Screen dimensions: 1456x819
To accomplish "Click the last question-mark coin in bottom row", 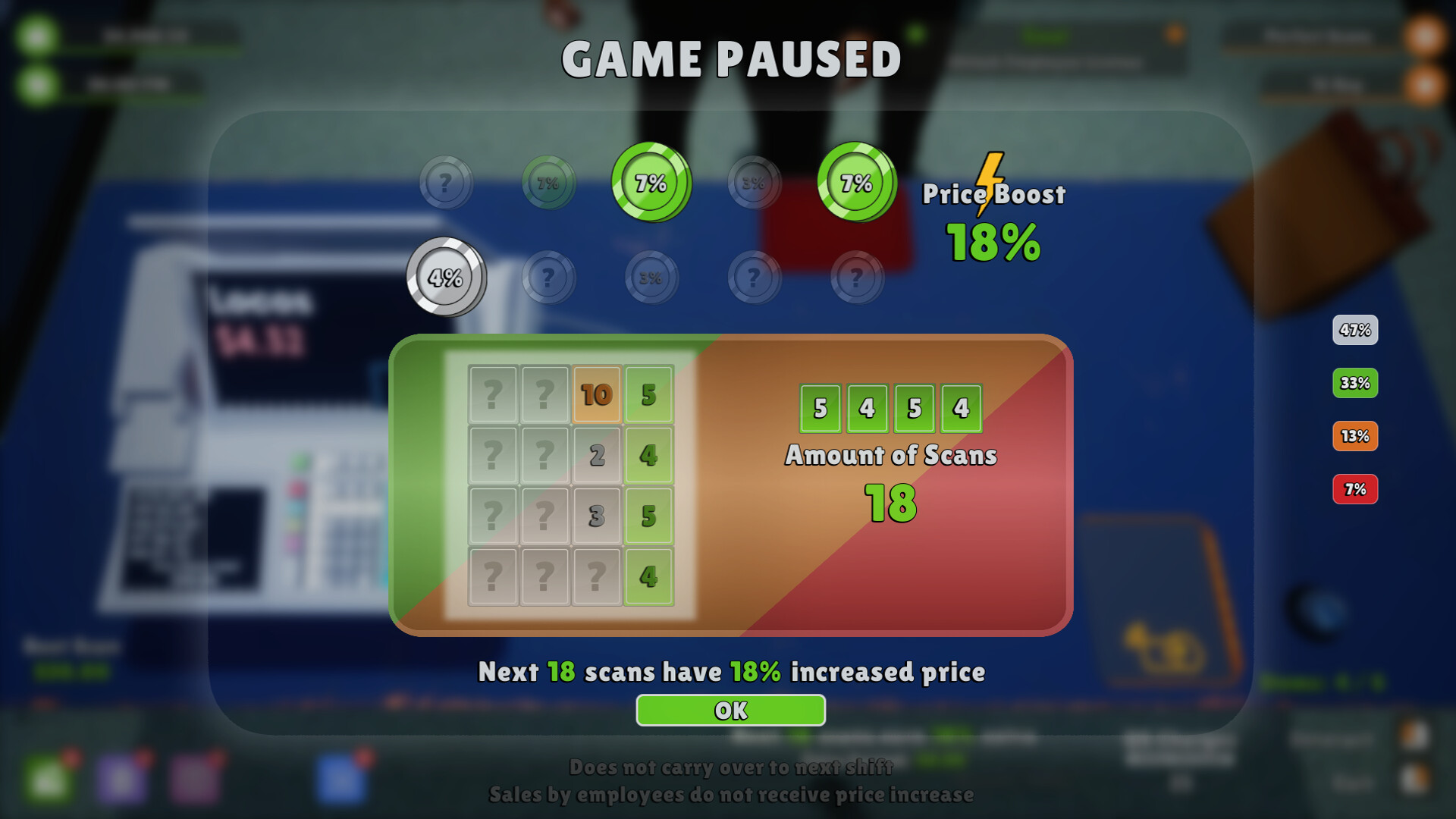I will (855, 277).
